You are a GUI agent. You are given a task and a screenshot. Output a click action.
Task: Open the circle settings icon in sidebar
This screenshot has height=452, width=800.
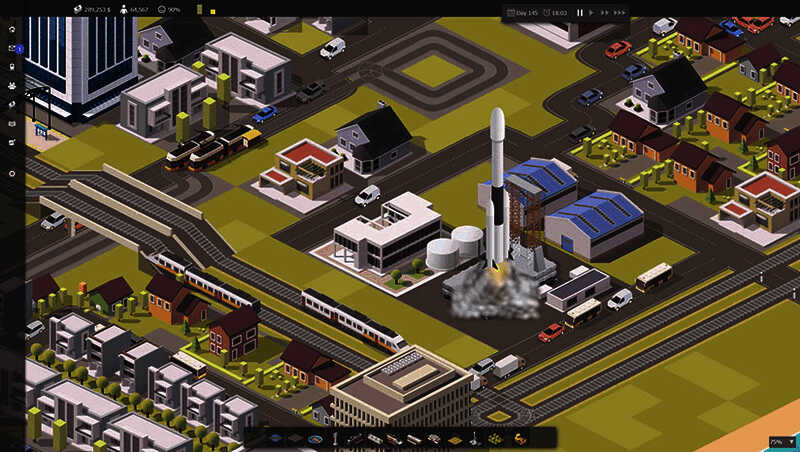click(x=12, y=174)
